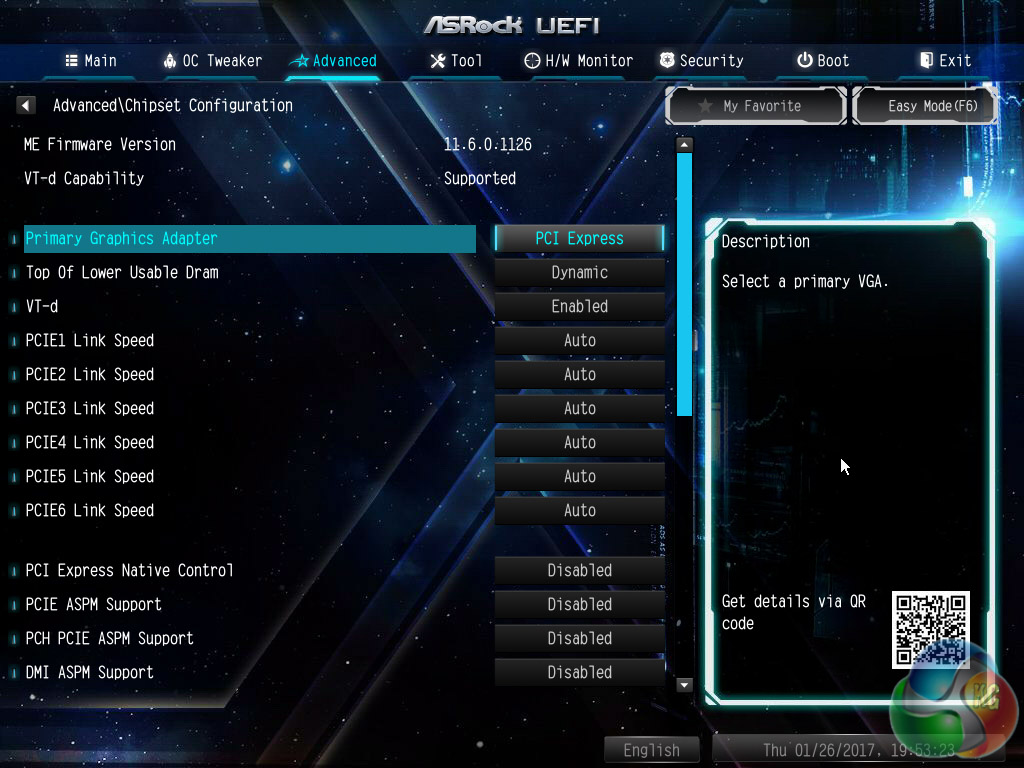Screen dimensions: 1024x768
Task: Click the scrollbar down arrow
Action: [685, 685]
